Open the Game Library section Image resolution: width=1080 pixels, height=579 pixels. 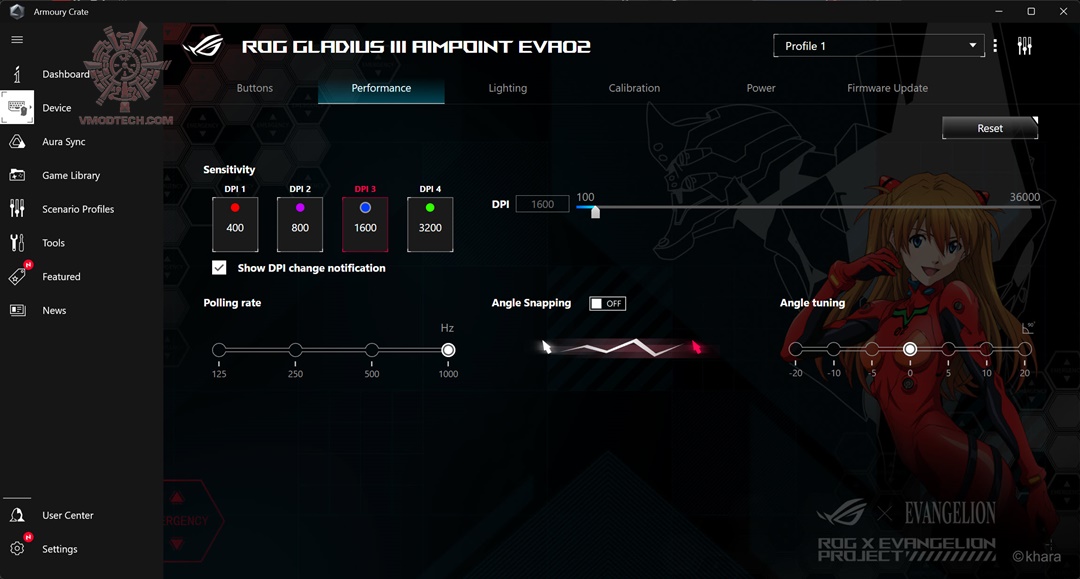[x=70, y=176]
